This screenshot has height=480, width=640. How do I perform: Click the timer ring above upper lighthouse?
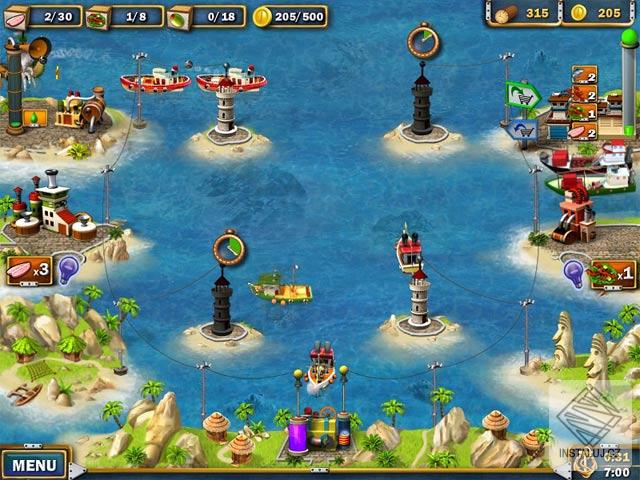click(424, 40)
